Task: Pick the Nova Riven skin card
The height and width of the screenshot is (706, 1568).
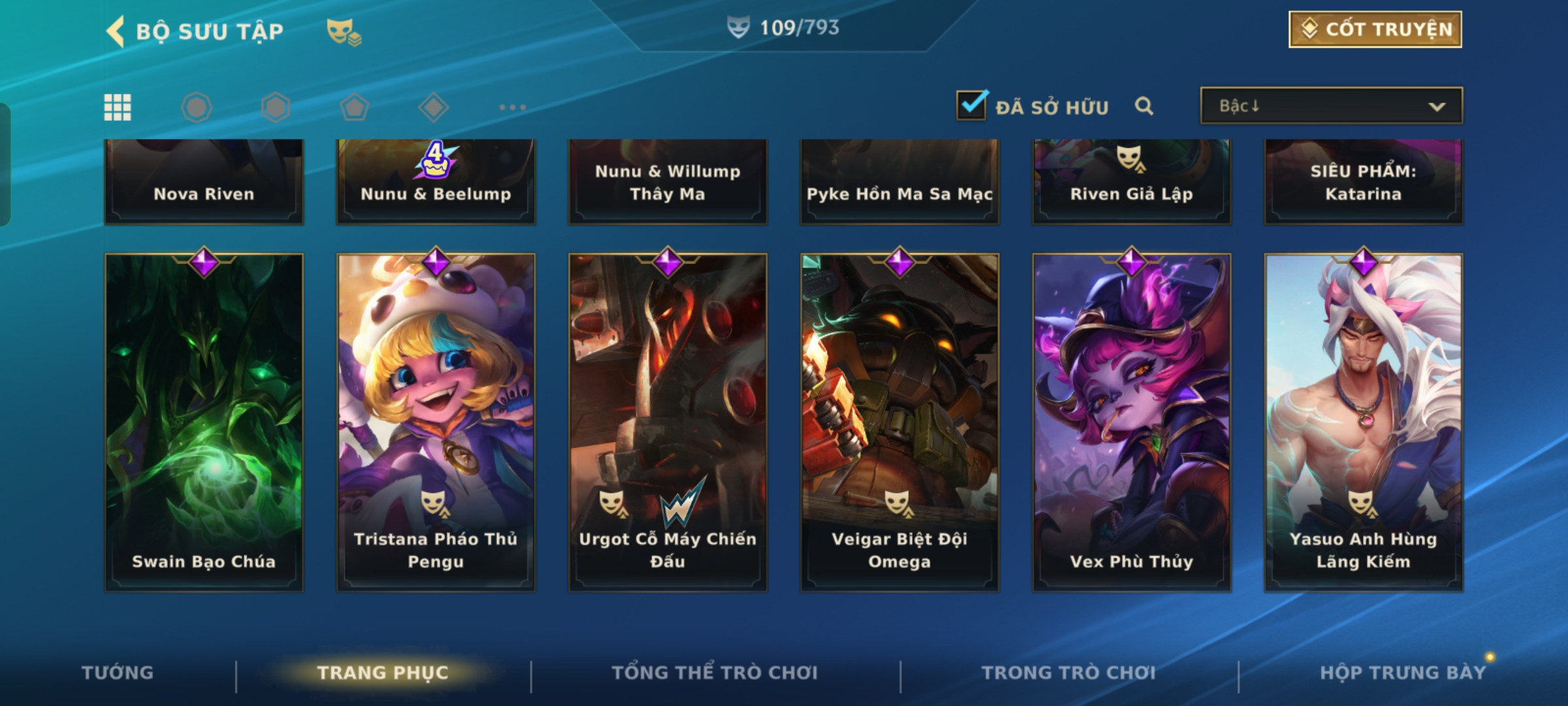Action: [204, 183]
